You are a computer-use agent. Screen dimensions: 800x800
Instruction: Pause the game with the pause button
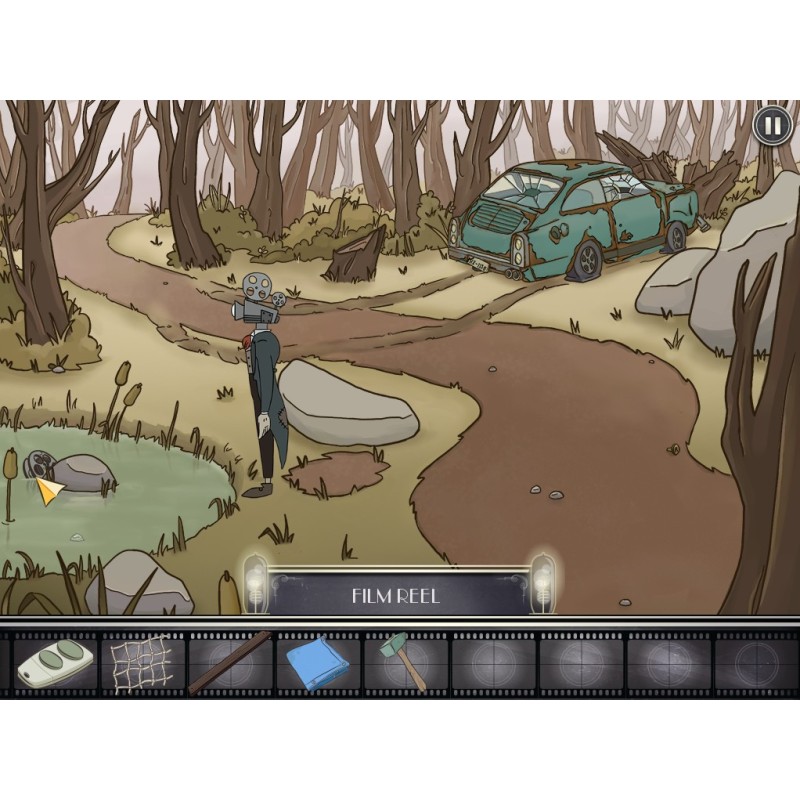pyautogui.click(x=771, y=125)
